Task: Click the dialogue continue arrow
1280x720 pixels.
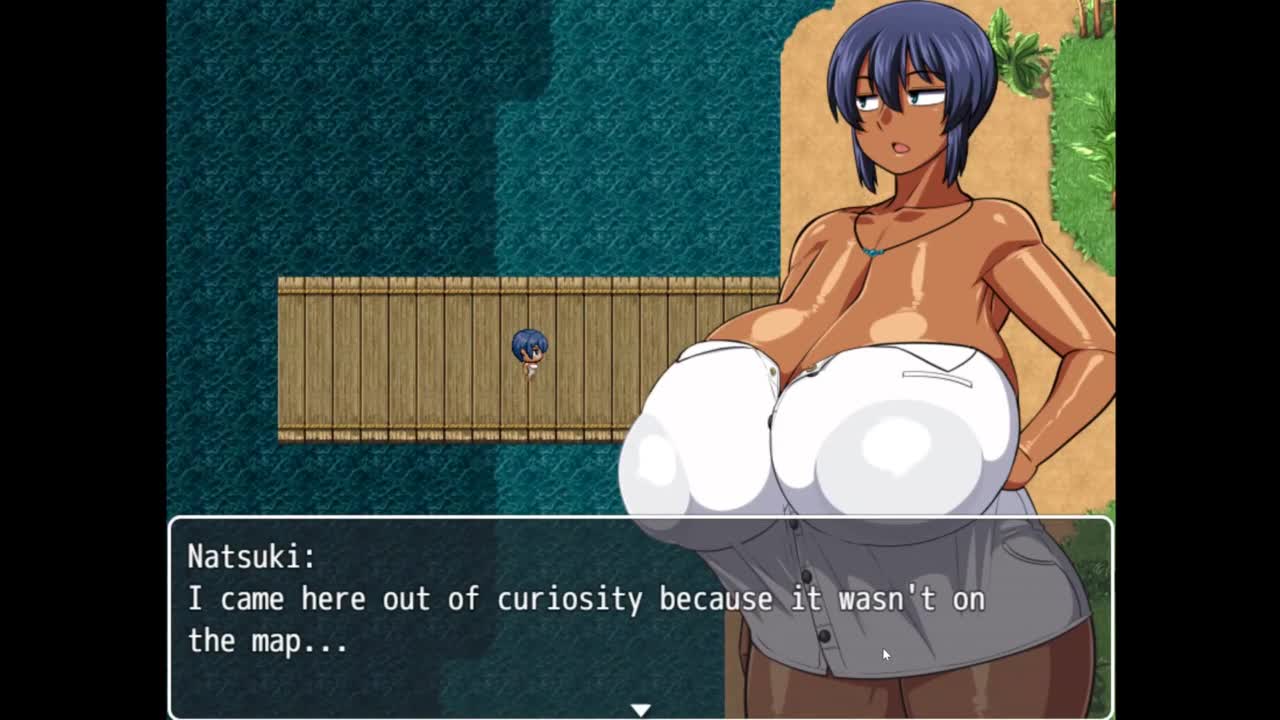Action: pyautogui.click(x=640, y=709)
